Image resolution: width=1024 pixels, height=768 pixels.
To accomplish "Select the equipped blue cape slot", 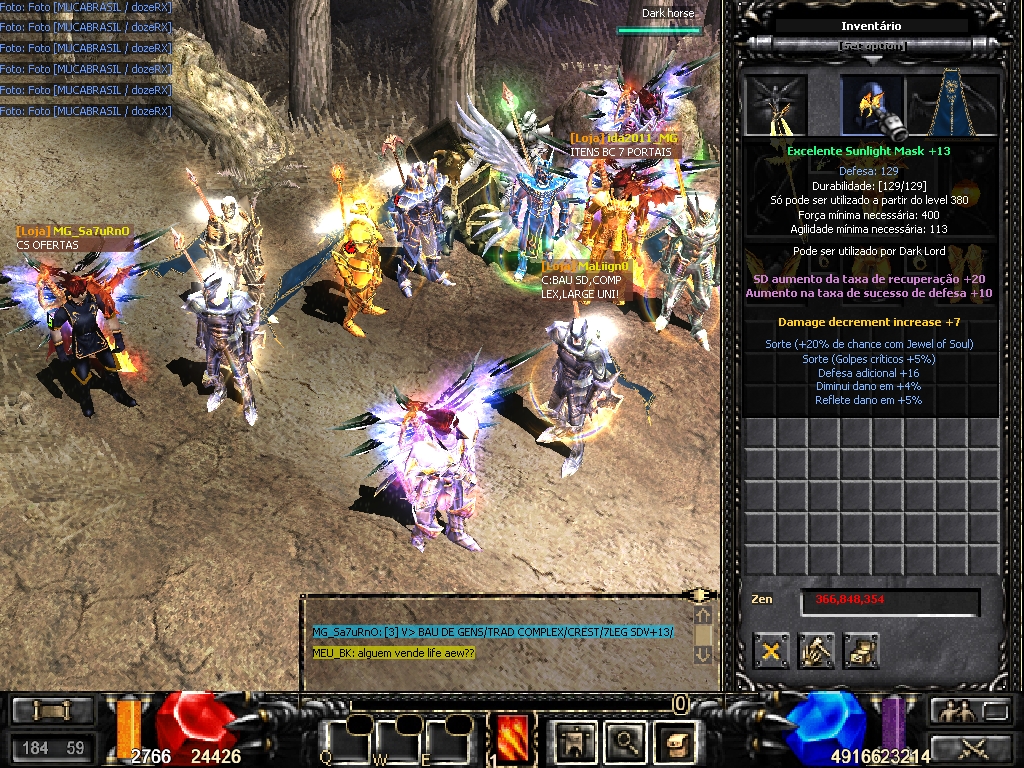I will click(954, 104).
